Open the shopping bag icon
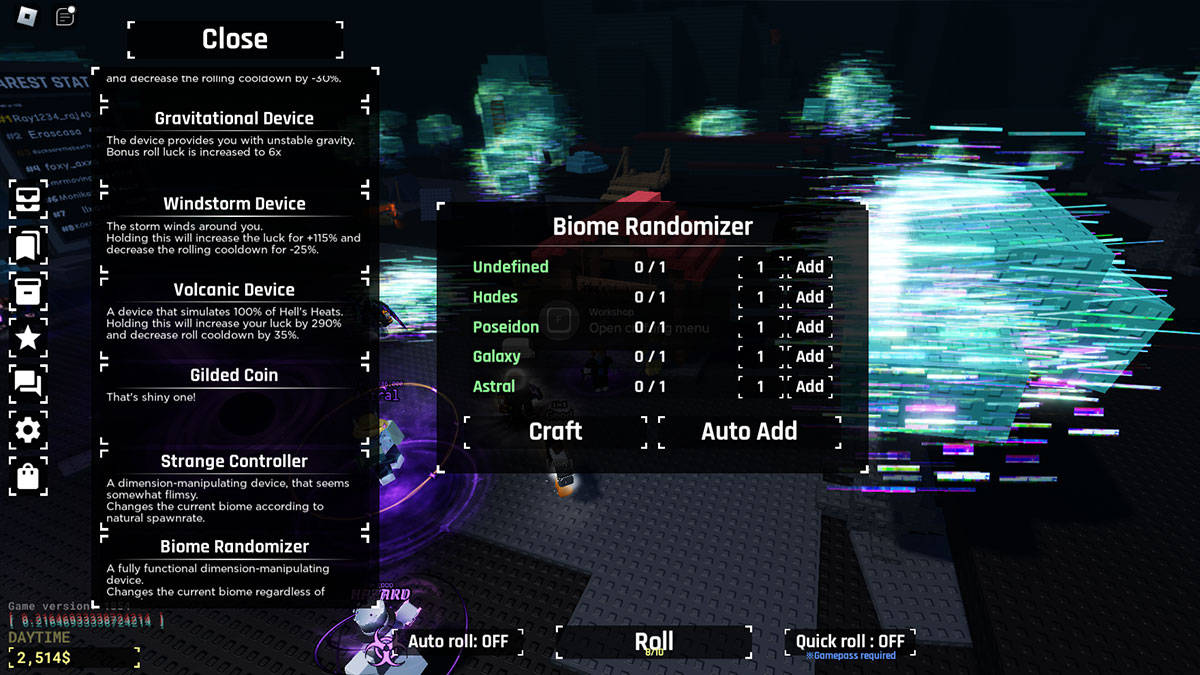The image size is (1200, 675). (28, 477)
